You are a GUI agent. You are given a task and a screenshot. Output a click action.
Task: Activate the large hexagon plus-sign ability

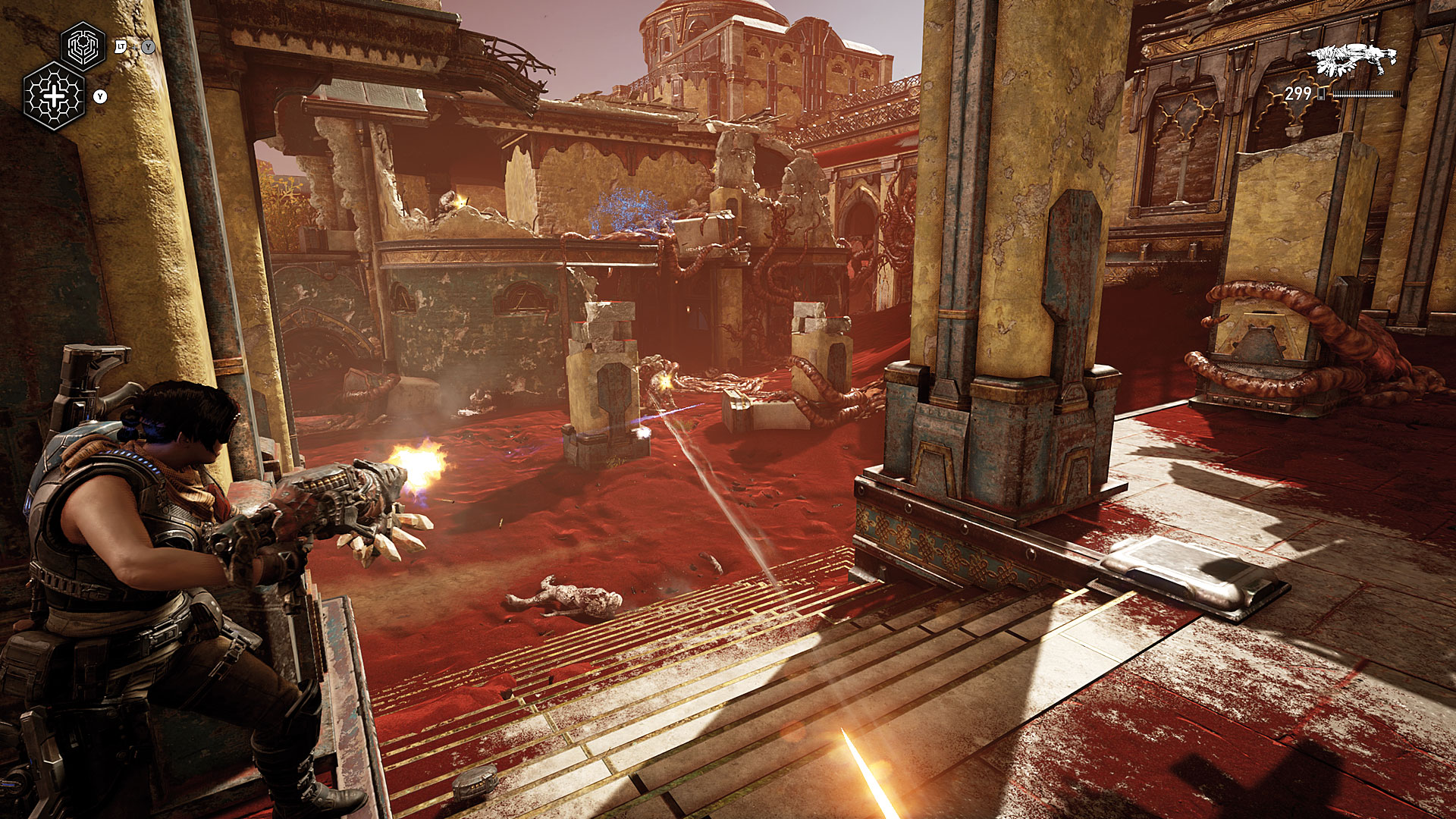(54, 96)
